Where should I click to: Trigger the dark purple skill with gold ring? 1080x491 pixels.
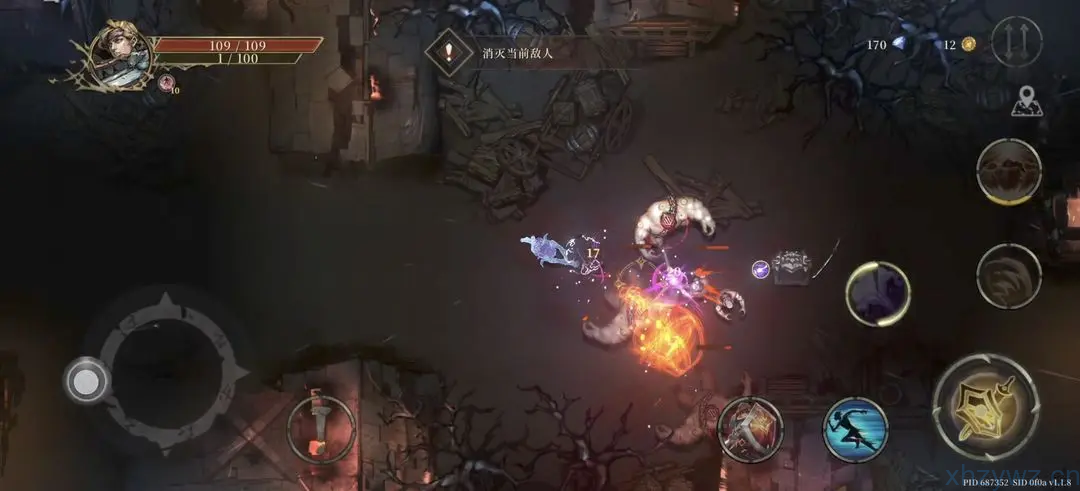(877, 294)
